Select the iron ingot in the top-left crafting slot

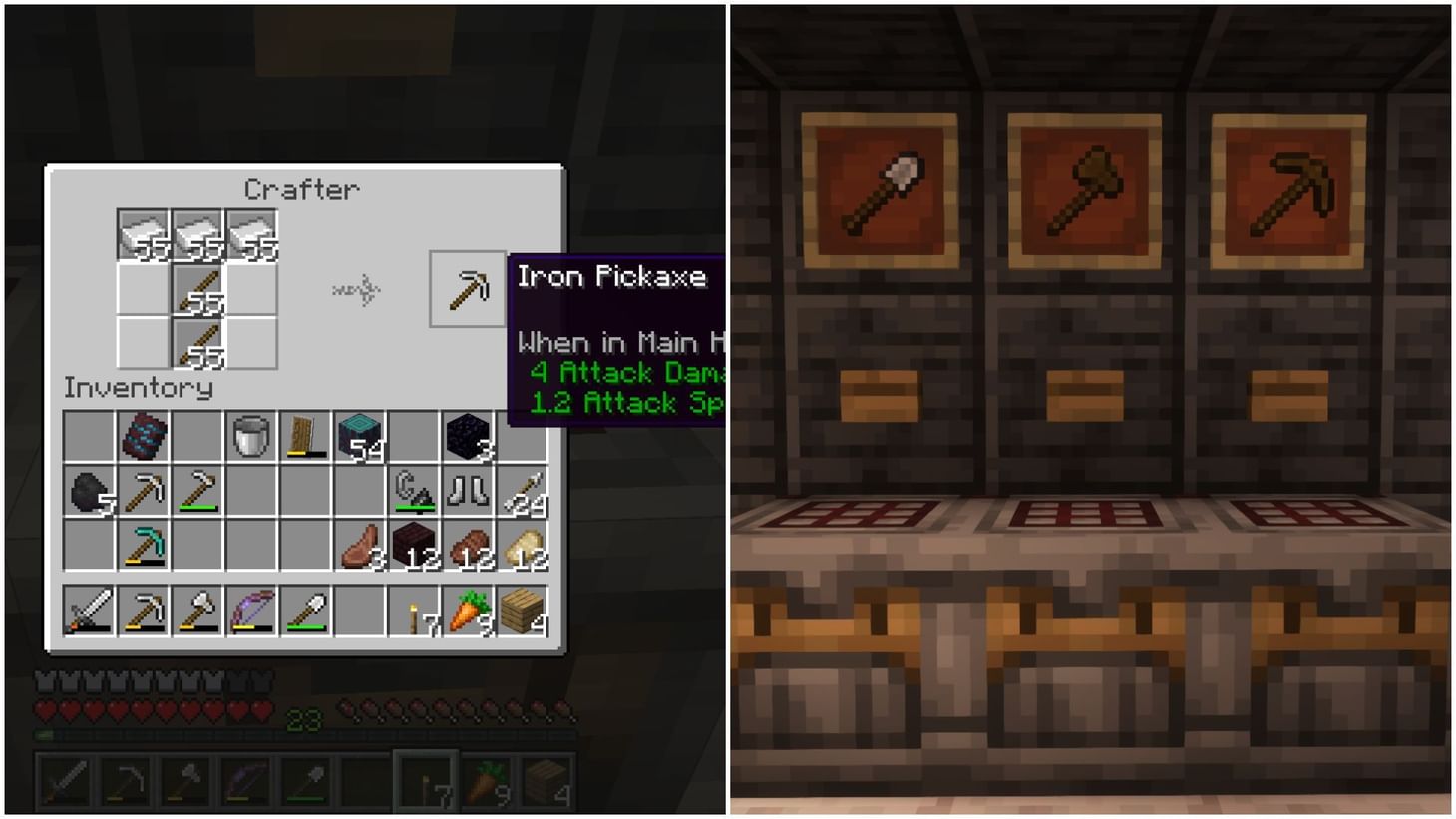pyautogui.click(x=143, y=231)
